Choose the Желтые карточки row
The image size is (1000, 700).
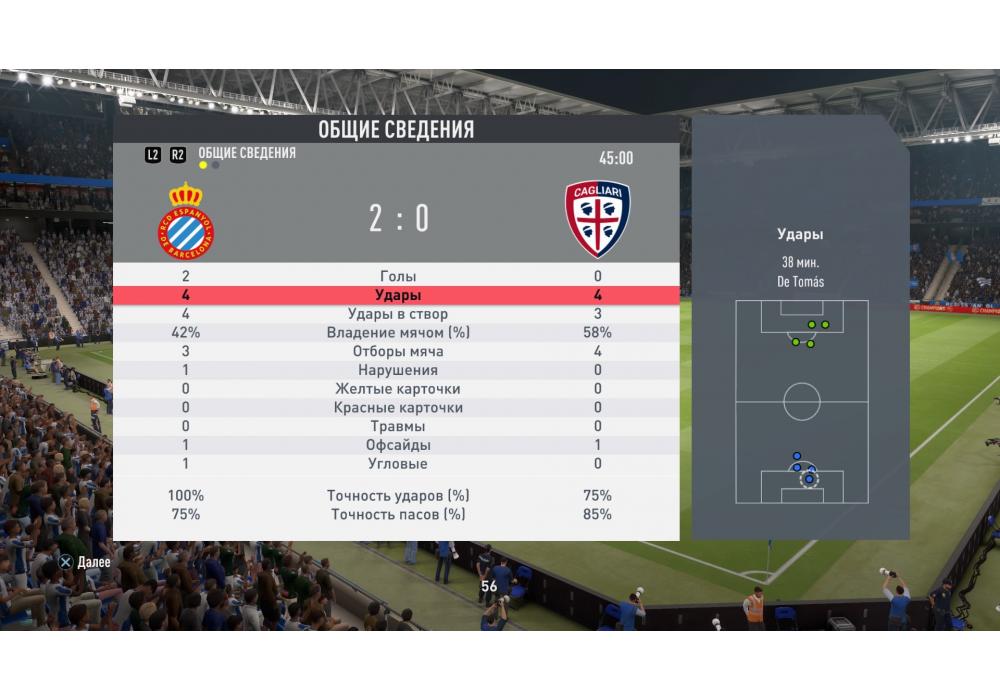point(398,389)
